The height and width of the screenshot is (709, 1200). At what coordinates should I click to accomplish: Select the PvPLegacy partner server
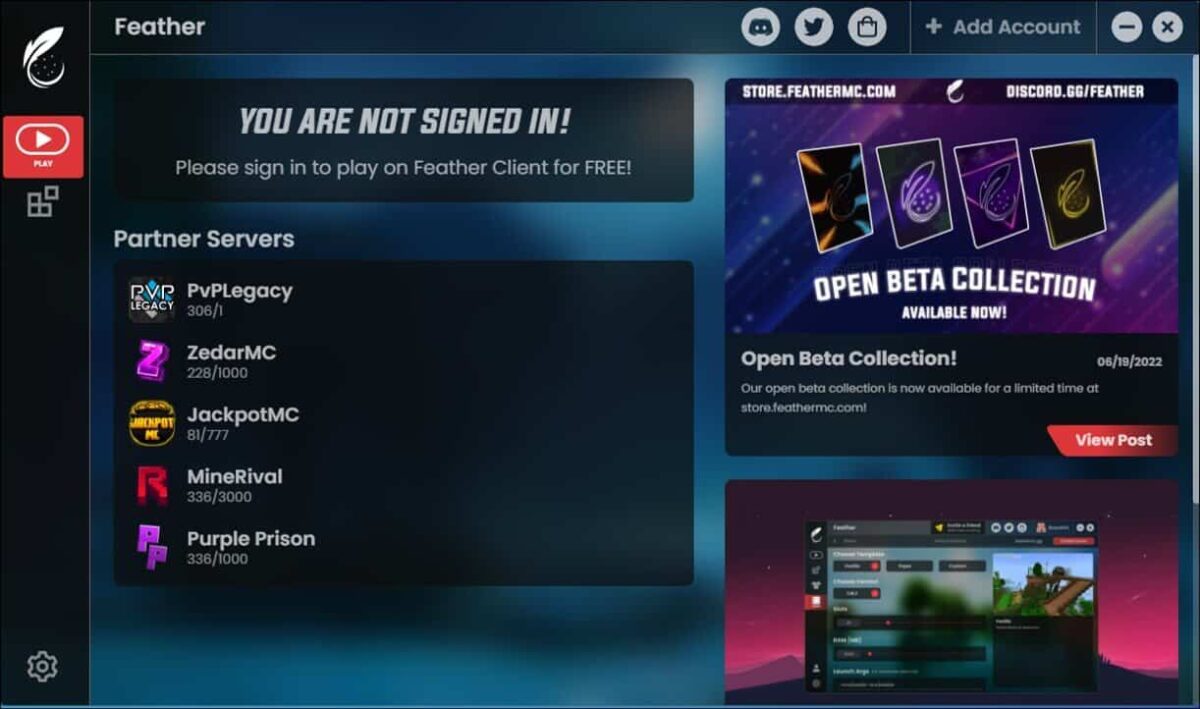point(240,299)
